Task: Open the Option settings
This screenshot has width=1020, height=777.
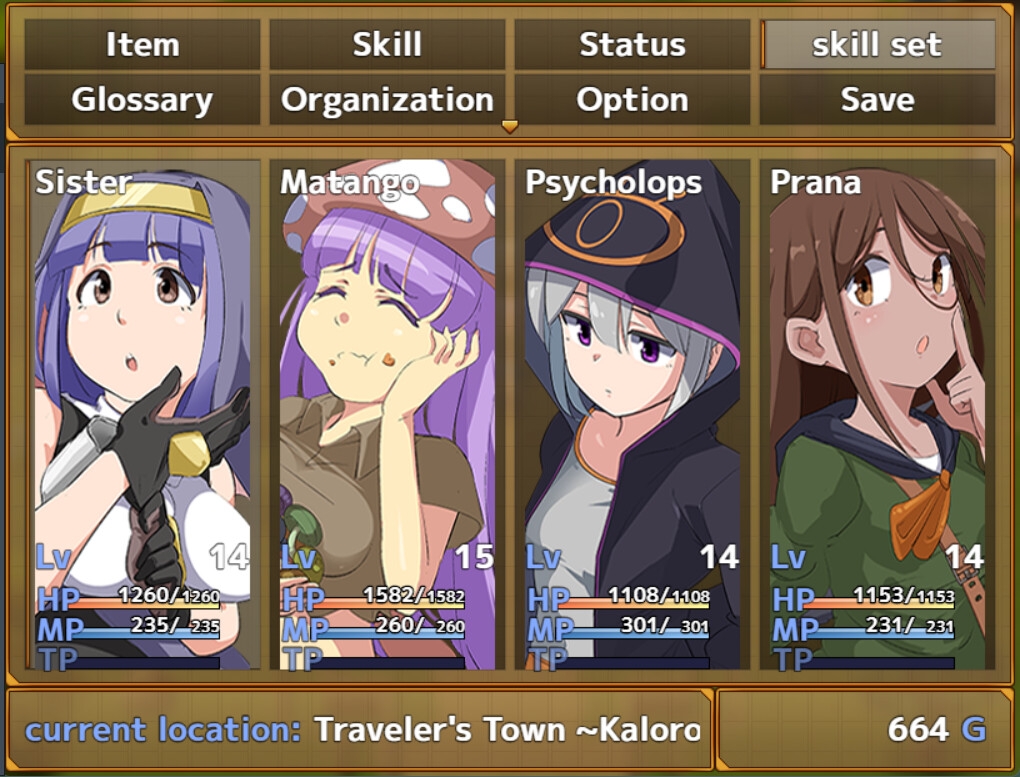Action: [x=632, y=100]
